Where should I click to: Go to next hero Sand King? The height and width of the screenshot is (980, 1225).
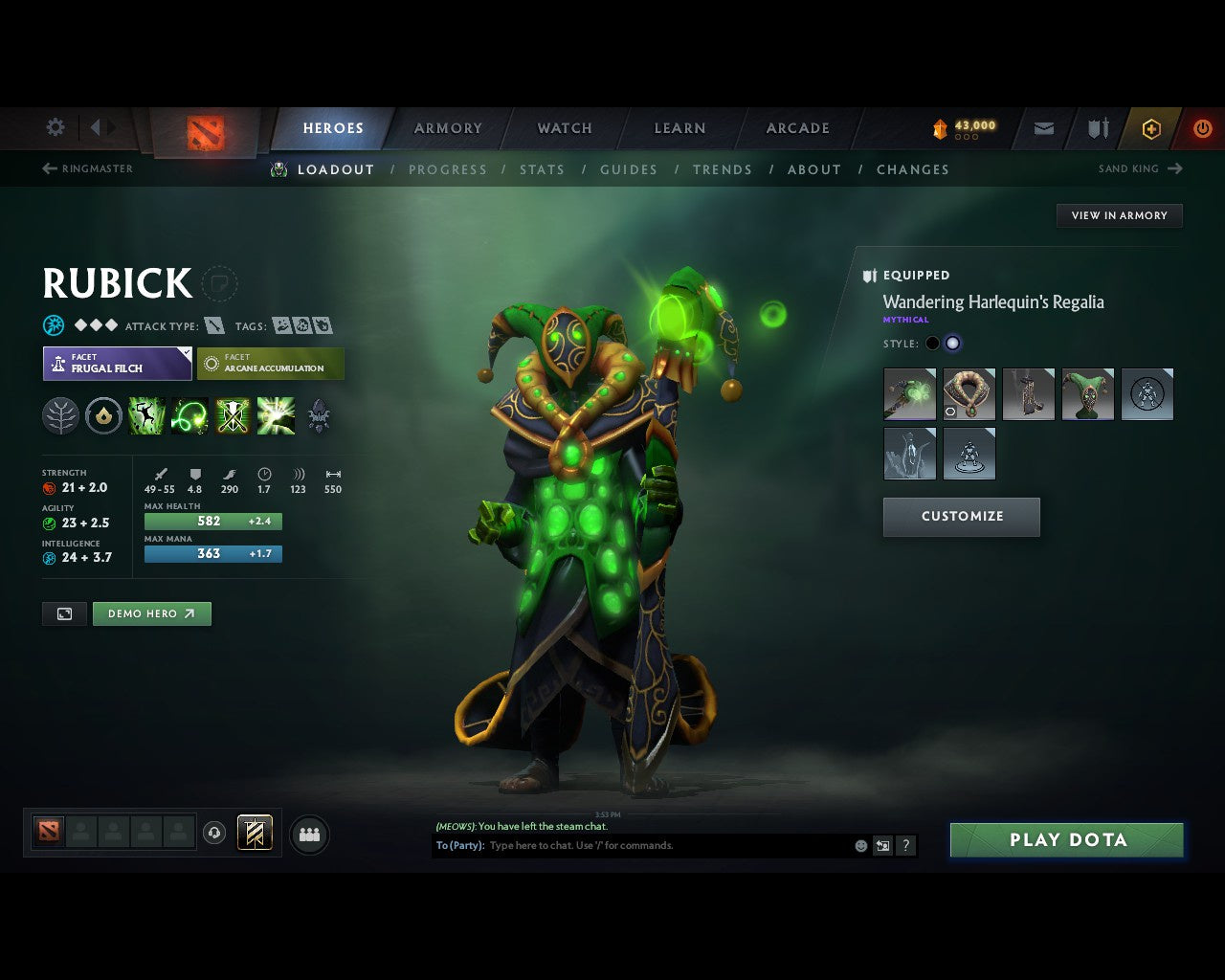point(1141,168)
